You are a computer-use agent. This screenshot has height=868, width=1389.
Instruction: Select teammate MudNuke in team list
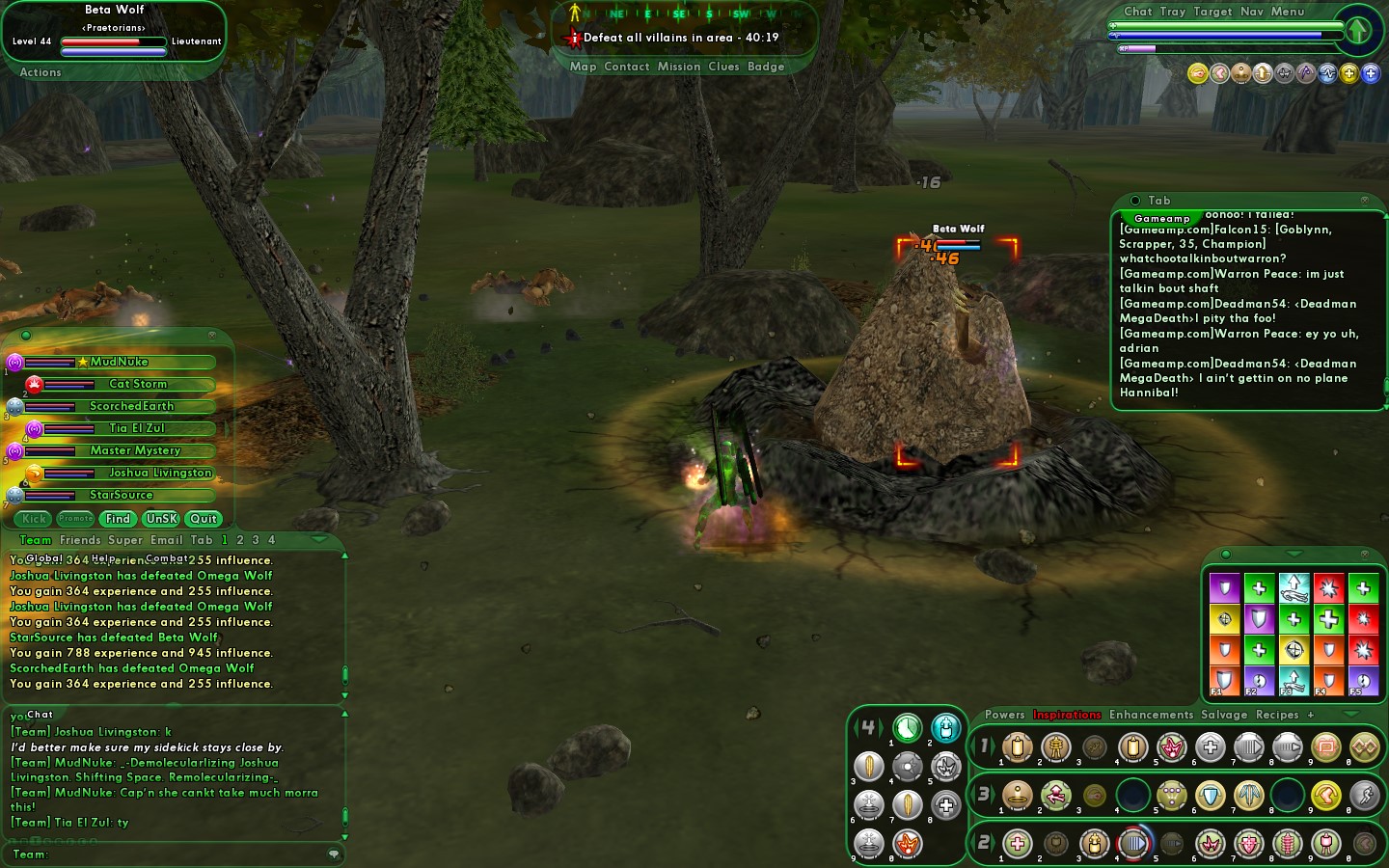coord(119,363)
